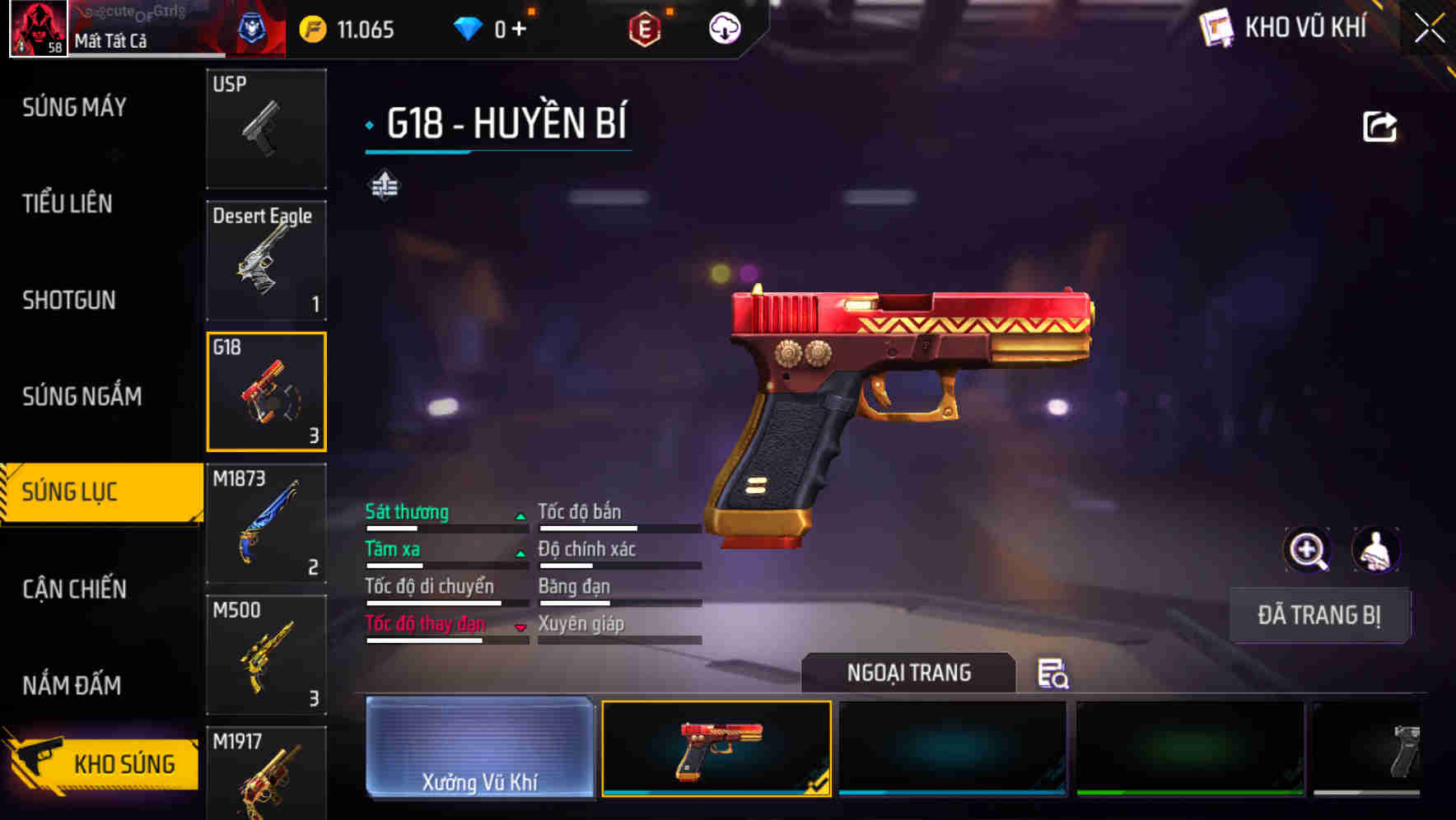Select the Desert Eagle weapon thumbnail
1456x820 pixels.
pyautogui.click(x=266, y=259)
